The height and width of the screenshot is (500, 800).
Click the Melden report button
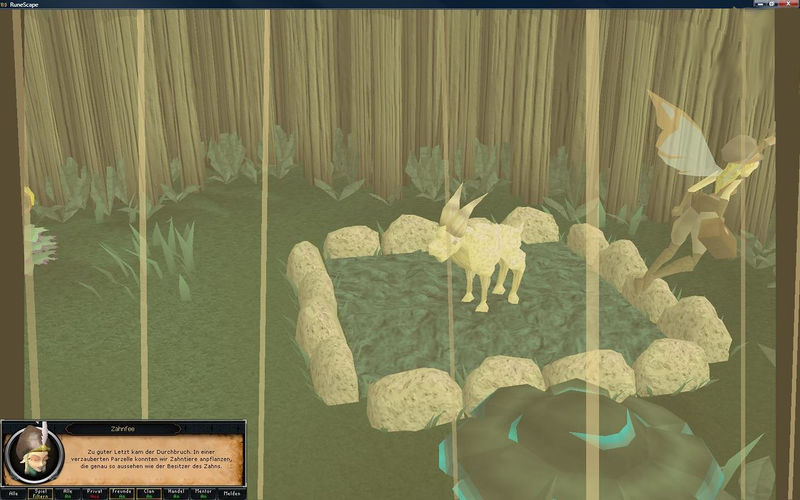pos(231,492)
